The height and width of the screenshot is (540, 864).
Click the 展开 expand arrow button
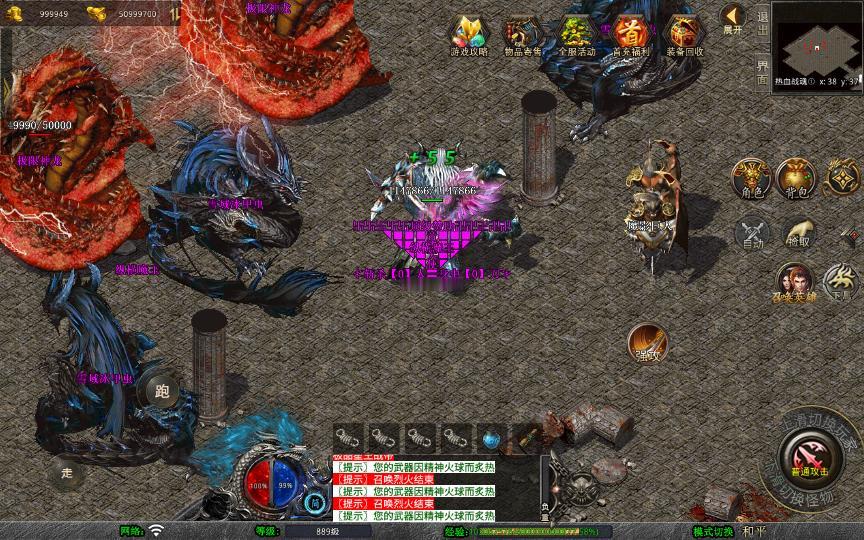733,19
